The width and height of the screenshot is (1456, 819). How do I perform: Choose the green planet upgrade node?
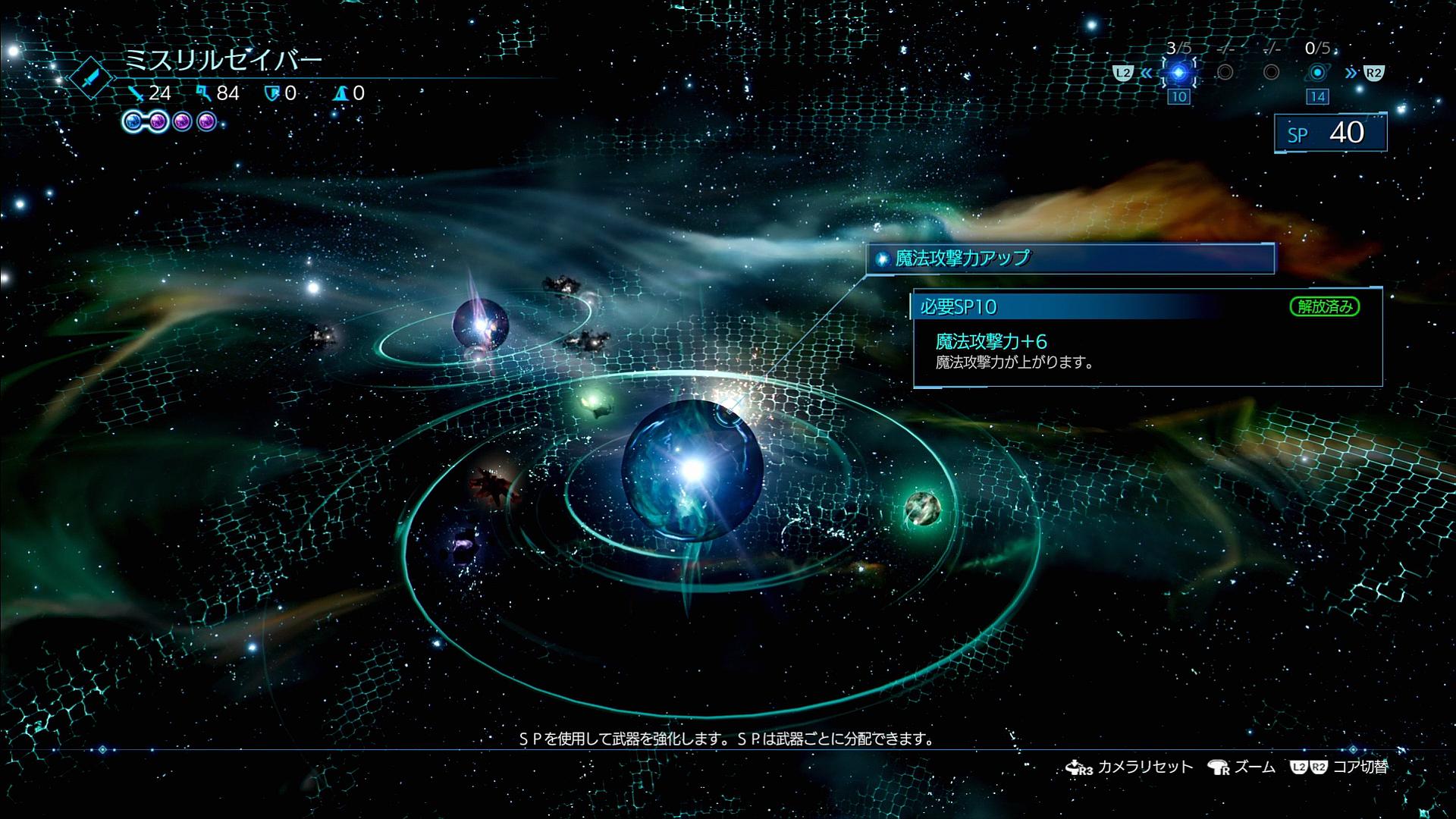923,508
